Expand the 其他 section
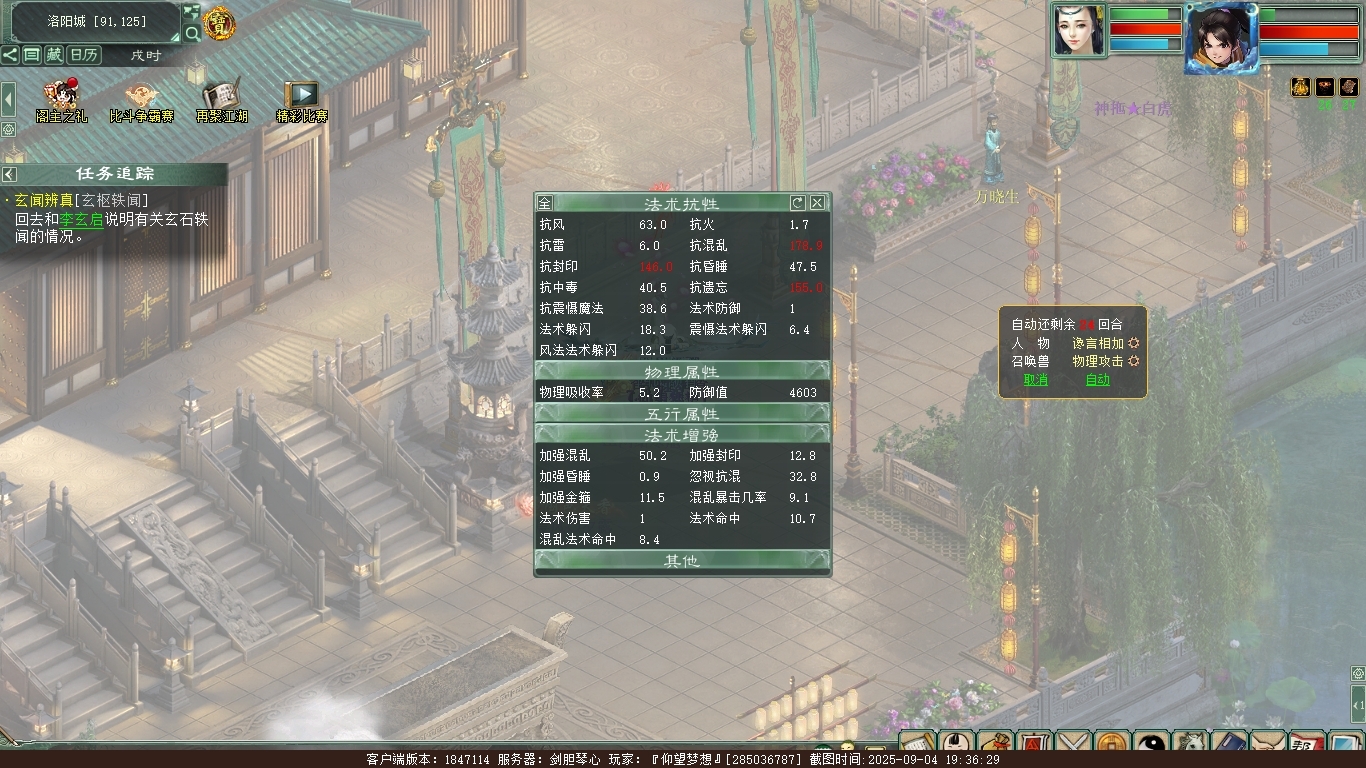This screenshot has width=1366, height=768. (682, 561)
